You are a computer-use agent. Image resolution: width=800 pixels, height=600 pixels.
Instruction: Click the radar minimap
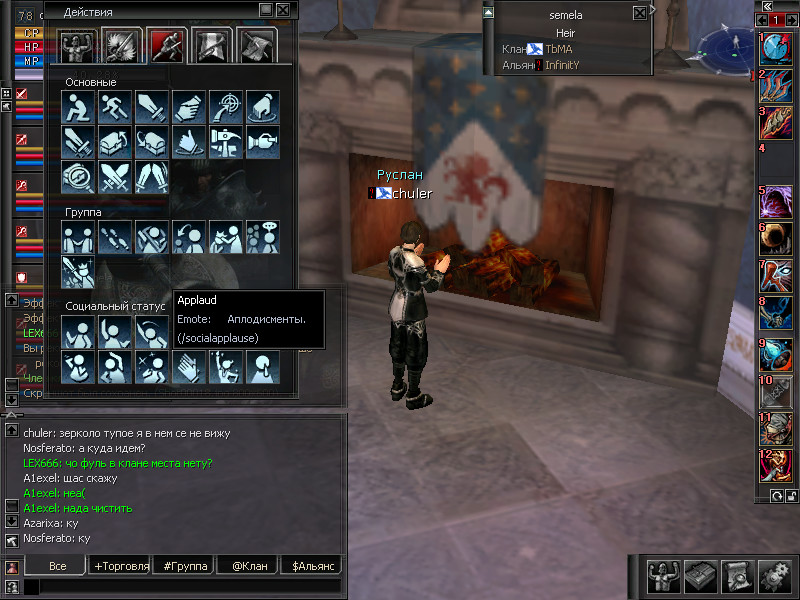729,44
